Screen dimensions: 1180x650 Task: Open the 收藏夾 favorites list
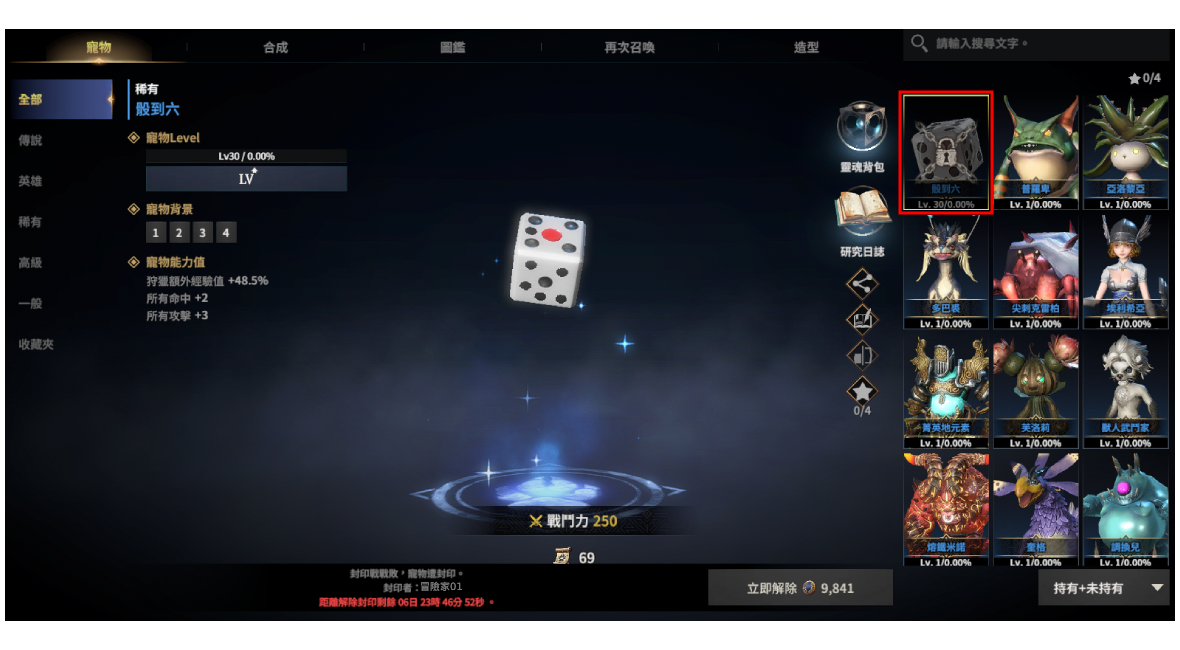click(36, 344)
